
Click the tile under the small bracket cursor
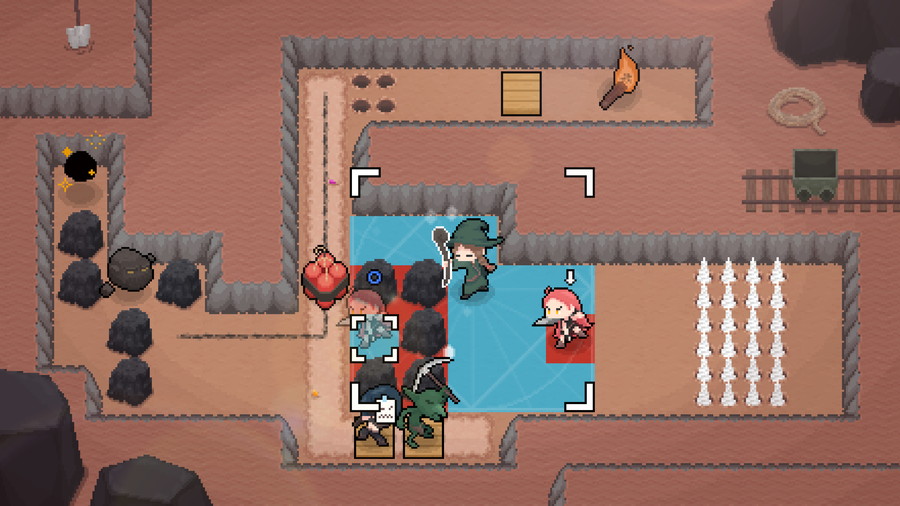374,338
